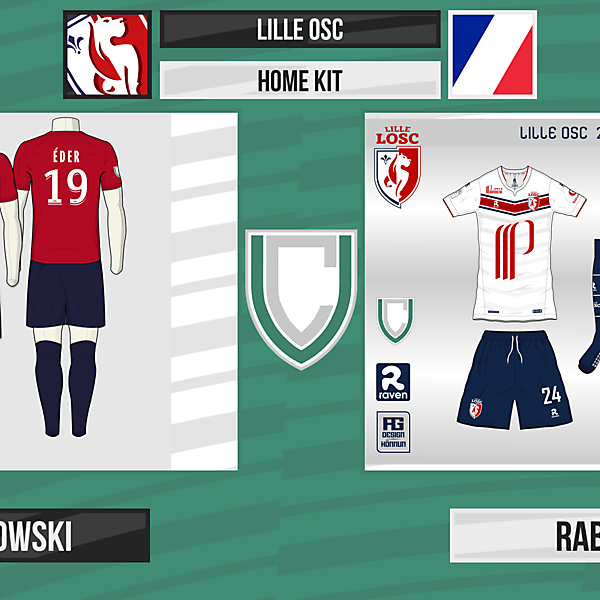600x600 pixels.
Task: Click the LILLE OSC title banner
Action: [x=300, y=29]
